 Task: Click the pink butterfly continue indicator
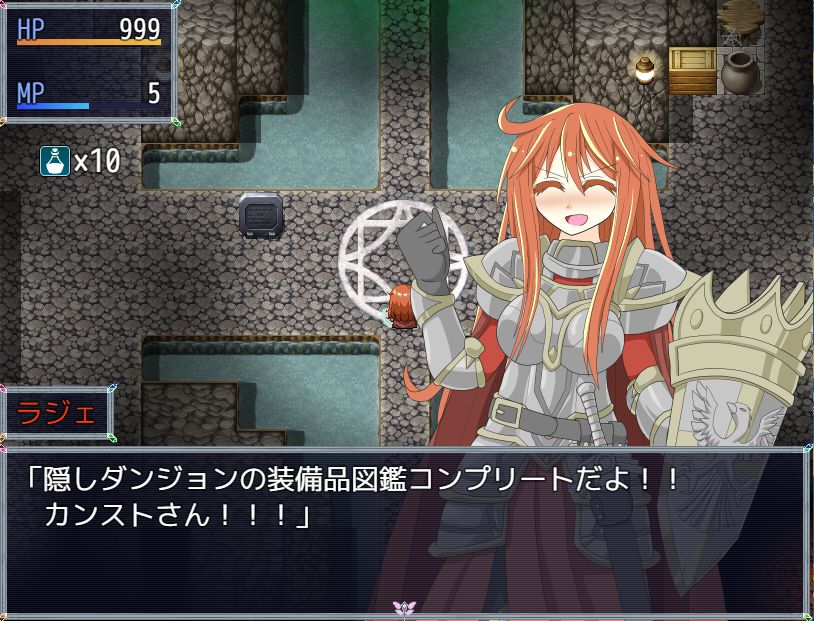(x=406, y=607)
